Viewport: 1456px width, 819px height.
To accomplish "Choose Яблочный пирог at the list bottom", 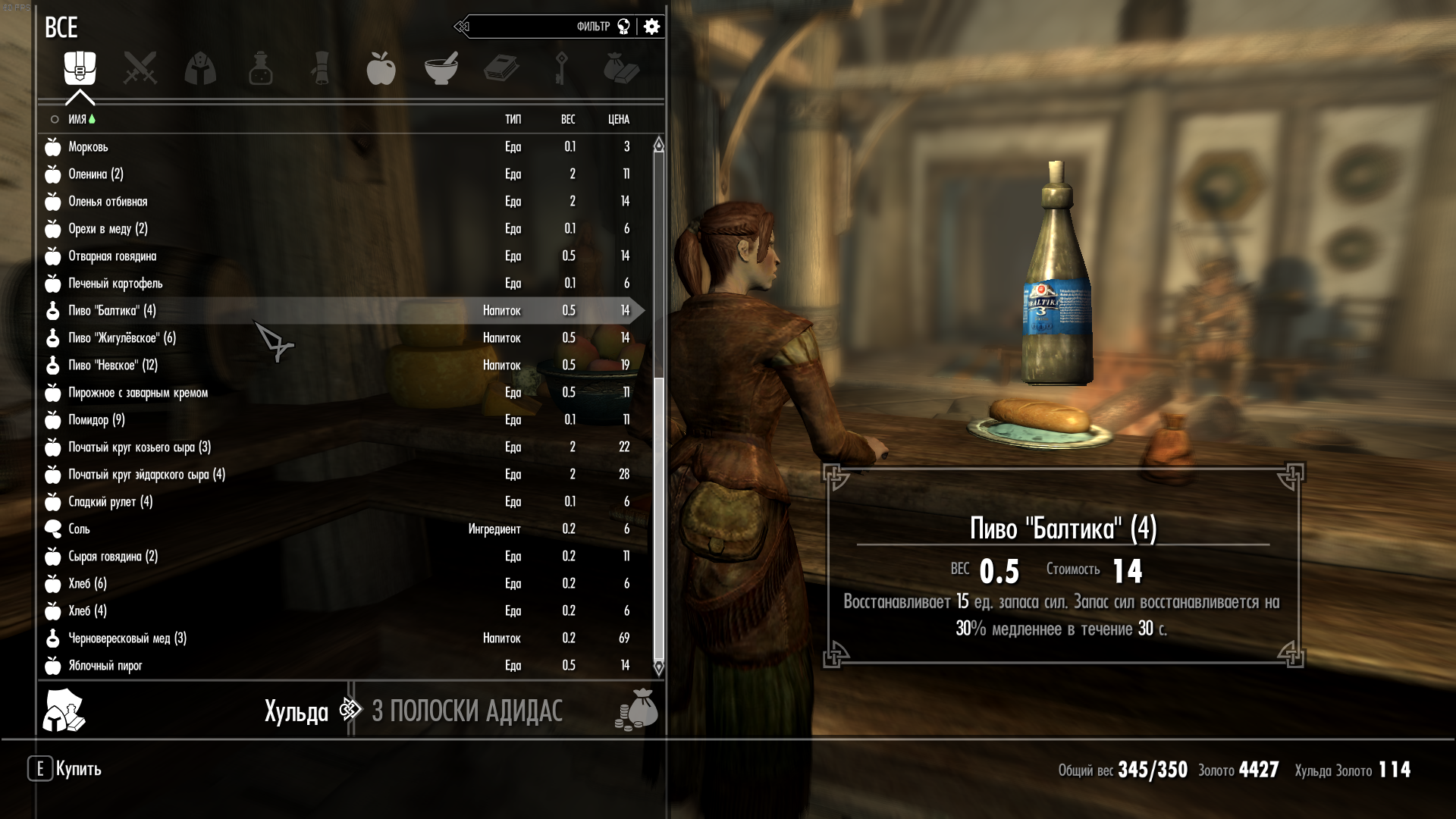I will (105, 666).
